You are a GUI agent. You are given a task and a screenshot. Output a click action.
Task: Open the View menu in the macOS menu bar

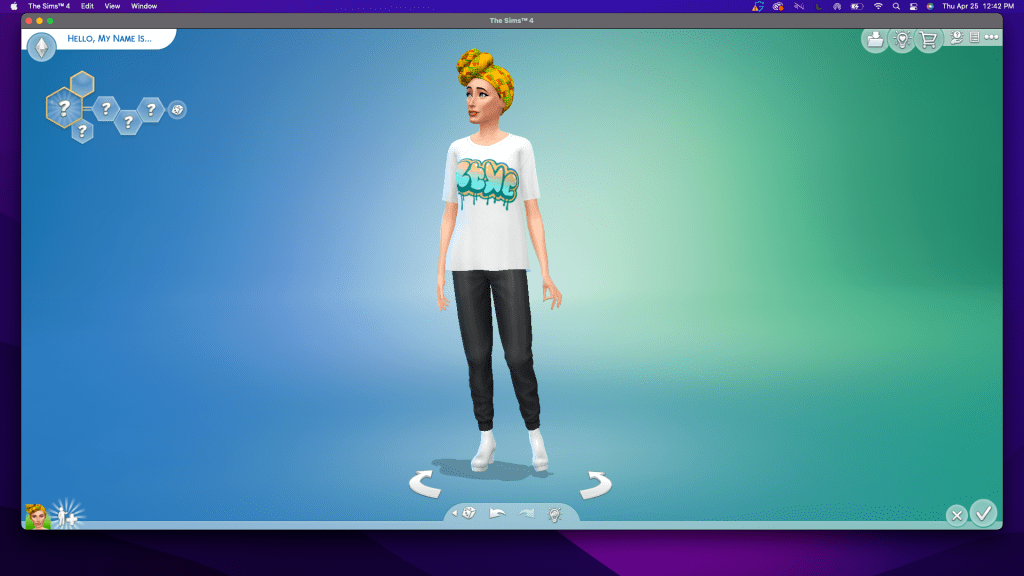112,6
